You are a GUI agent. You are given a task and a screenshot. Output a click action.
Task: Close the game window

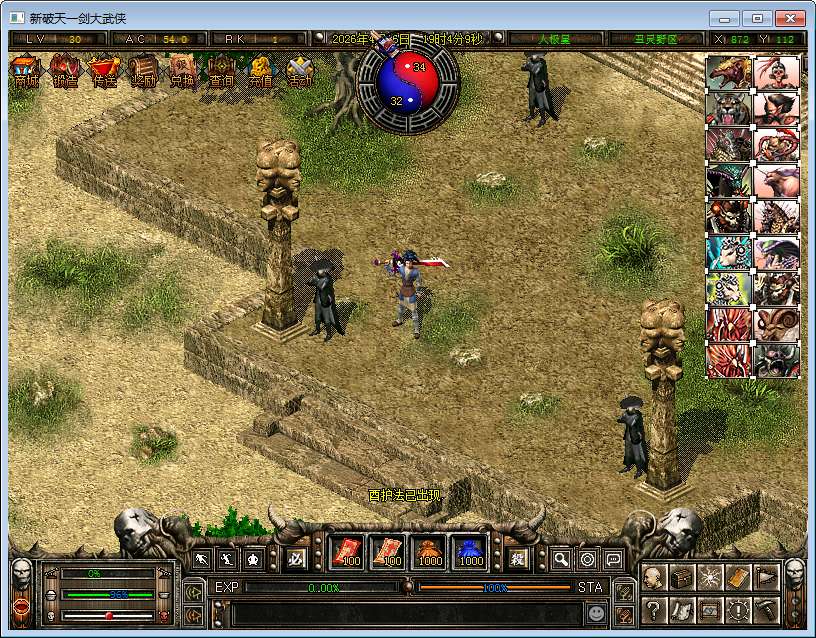click(x=791, y=18)
